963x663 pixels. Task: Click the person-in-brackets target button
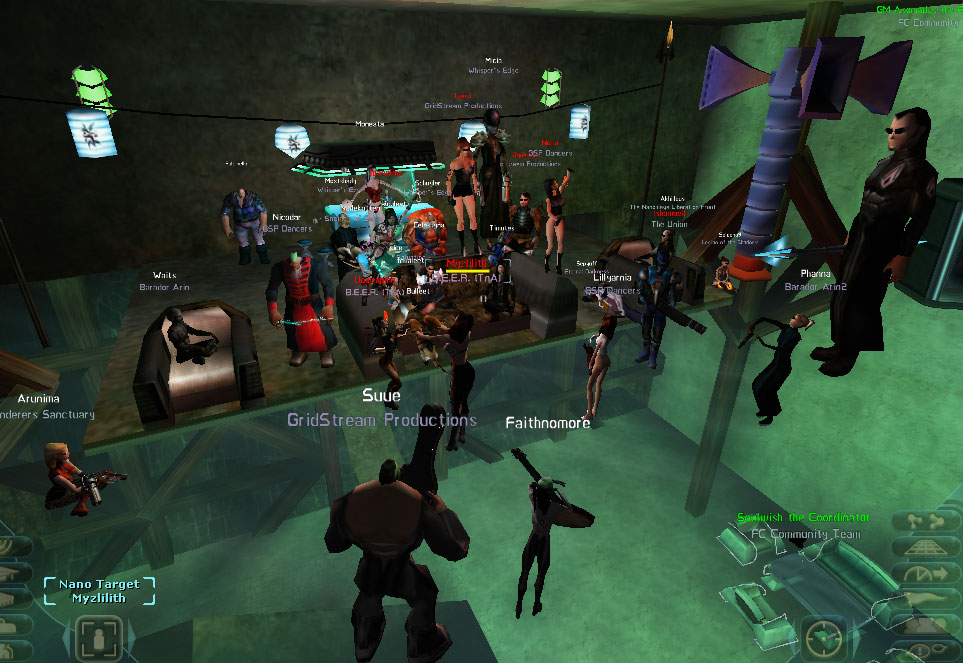(99, 637)
